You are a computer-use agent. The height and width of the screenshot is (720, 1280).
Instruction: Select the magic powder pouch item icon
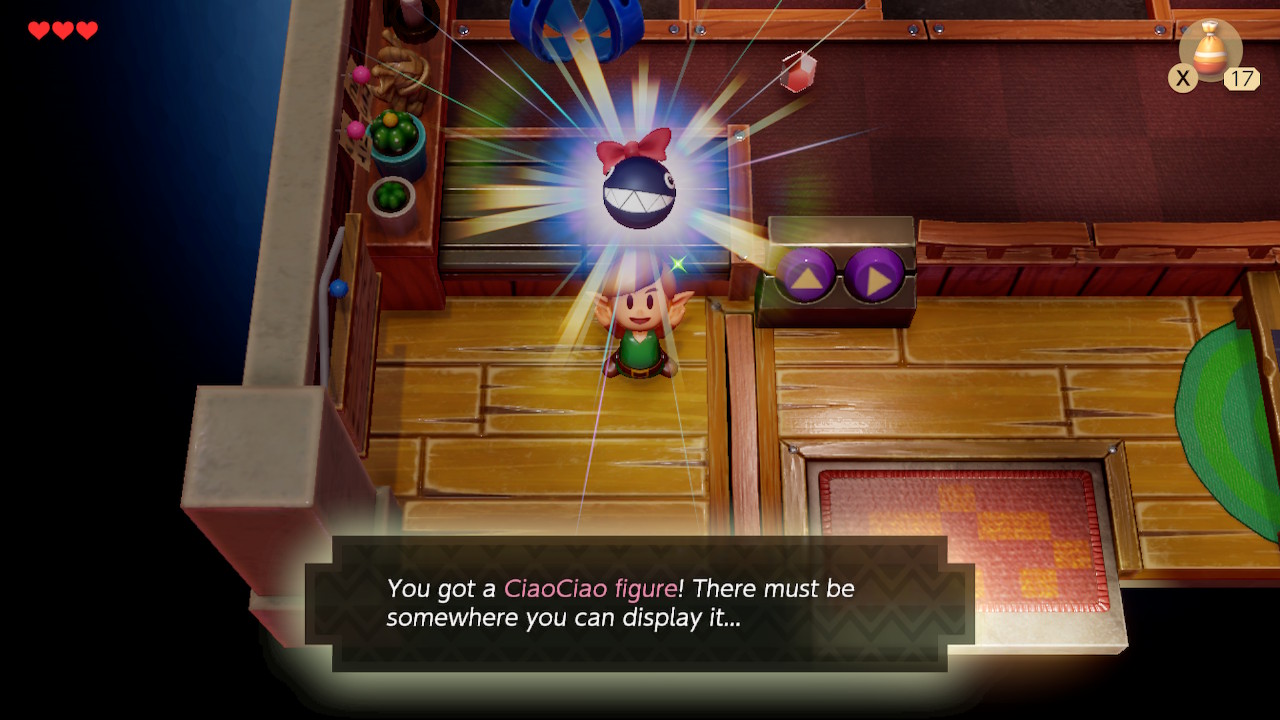[x=1210, y=49]
